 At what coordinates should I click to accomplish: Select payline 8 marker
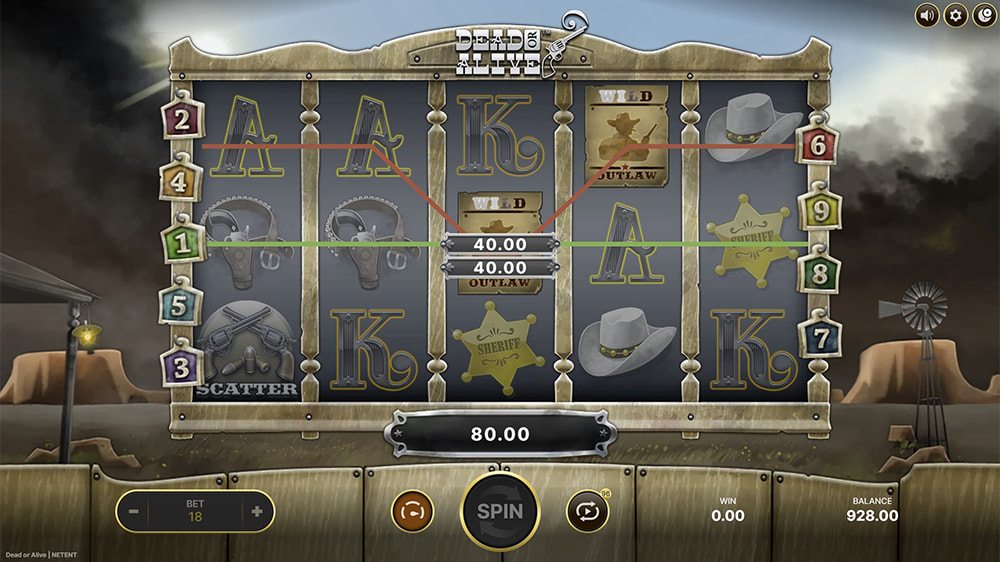click(818, 273)
